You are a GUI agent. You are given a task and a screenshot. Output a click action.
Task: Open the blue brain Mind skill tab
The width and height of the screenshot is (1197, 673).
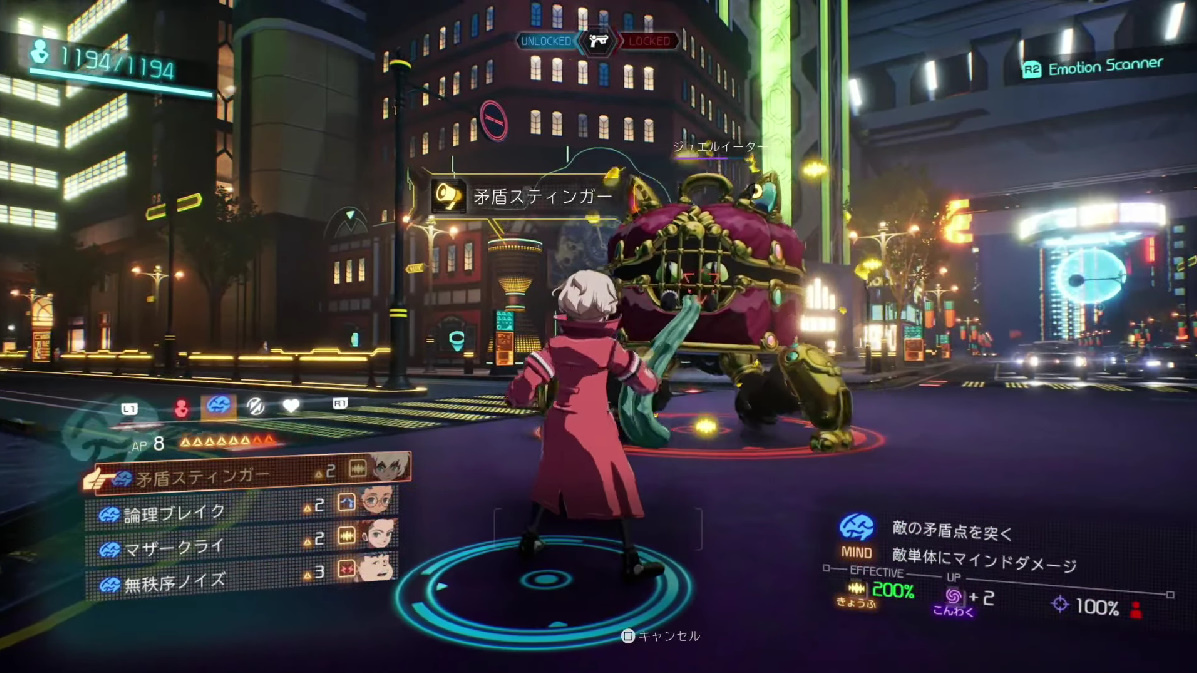pyautogui.click(x=218, y=407)
